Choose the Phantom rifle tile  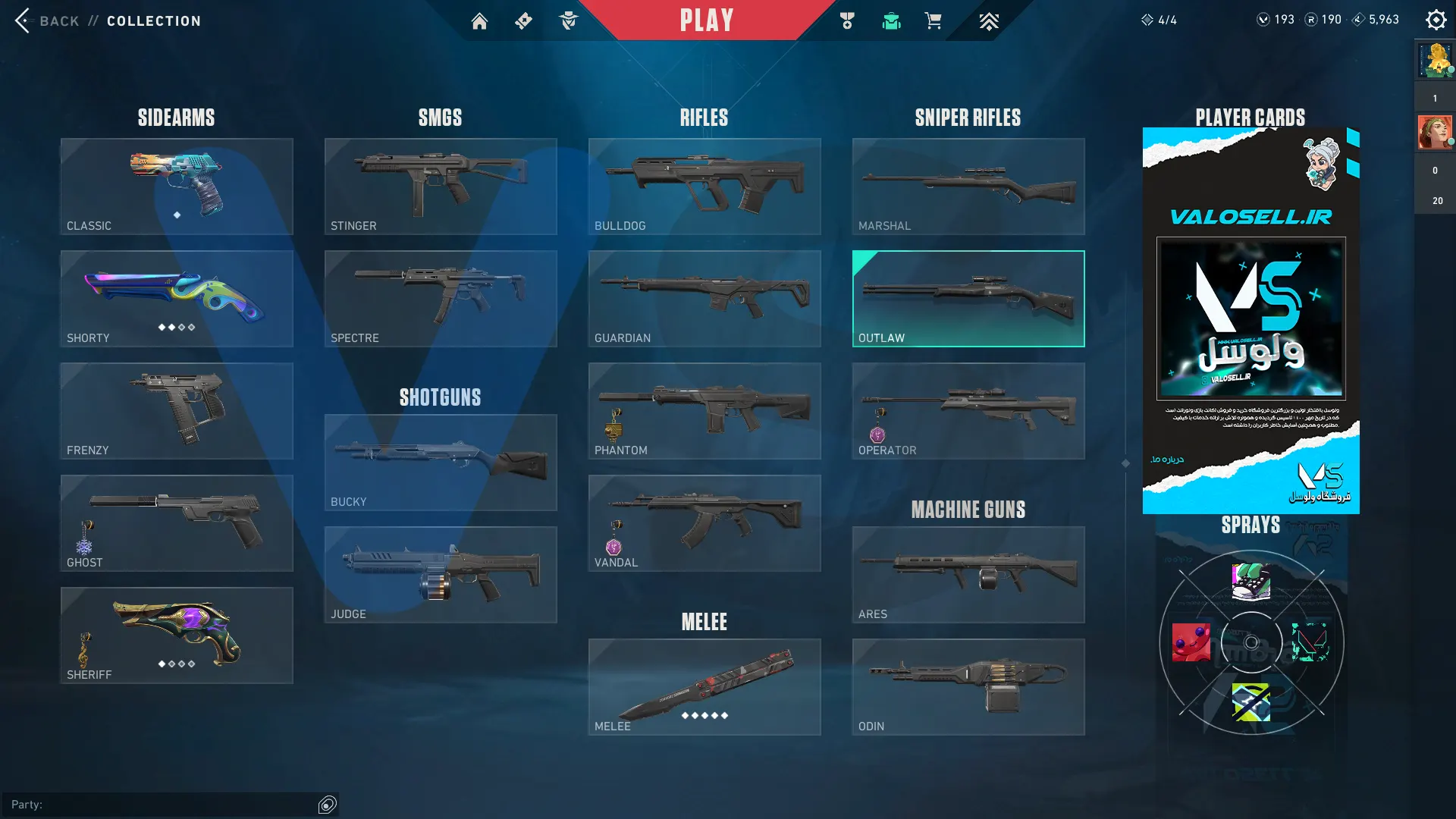pyautogui.click(x=704, y=411)
